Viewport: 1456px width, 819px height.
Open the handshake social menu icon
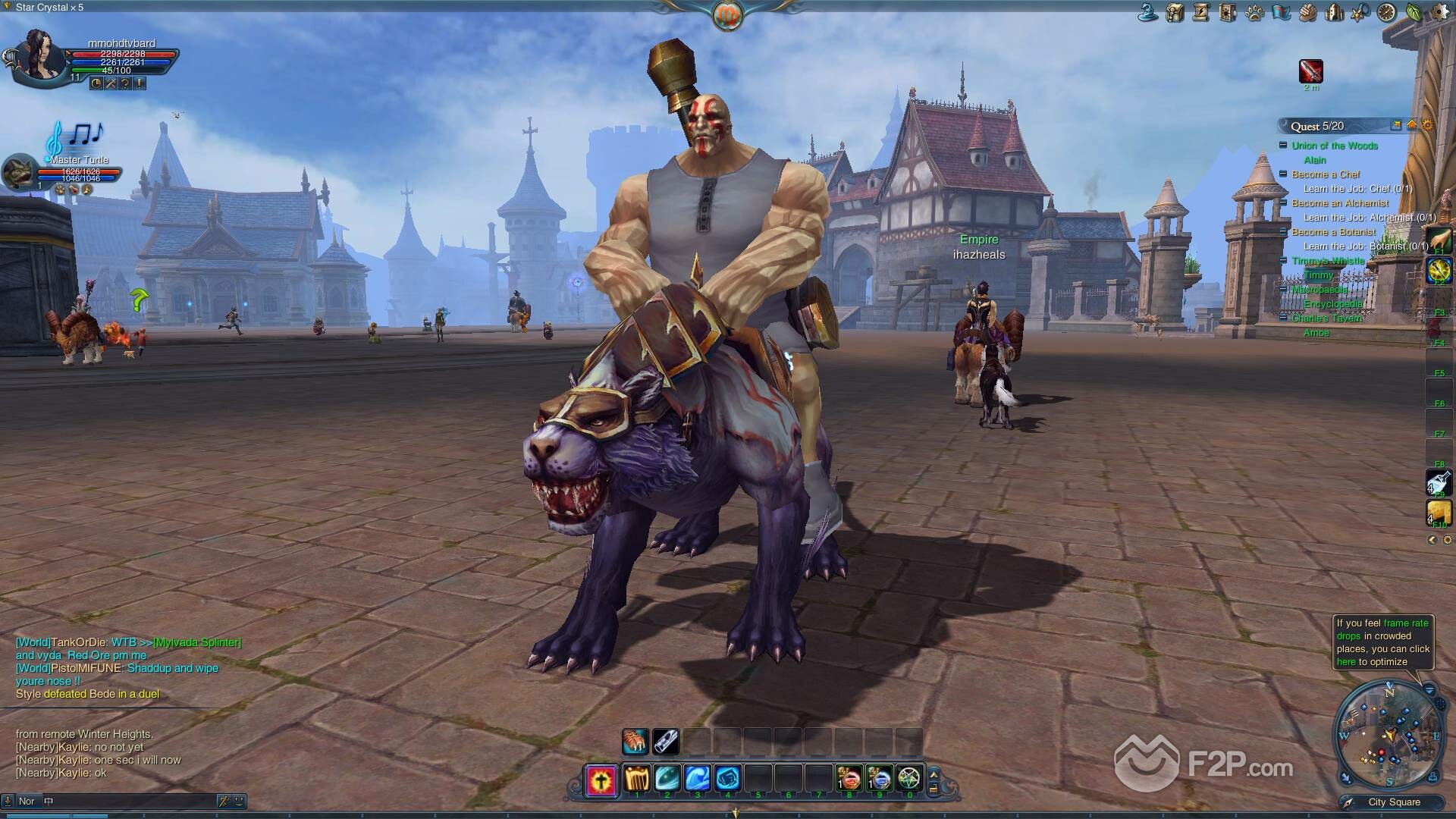1307,12
